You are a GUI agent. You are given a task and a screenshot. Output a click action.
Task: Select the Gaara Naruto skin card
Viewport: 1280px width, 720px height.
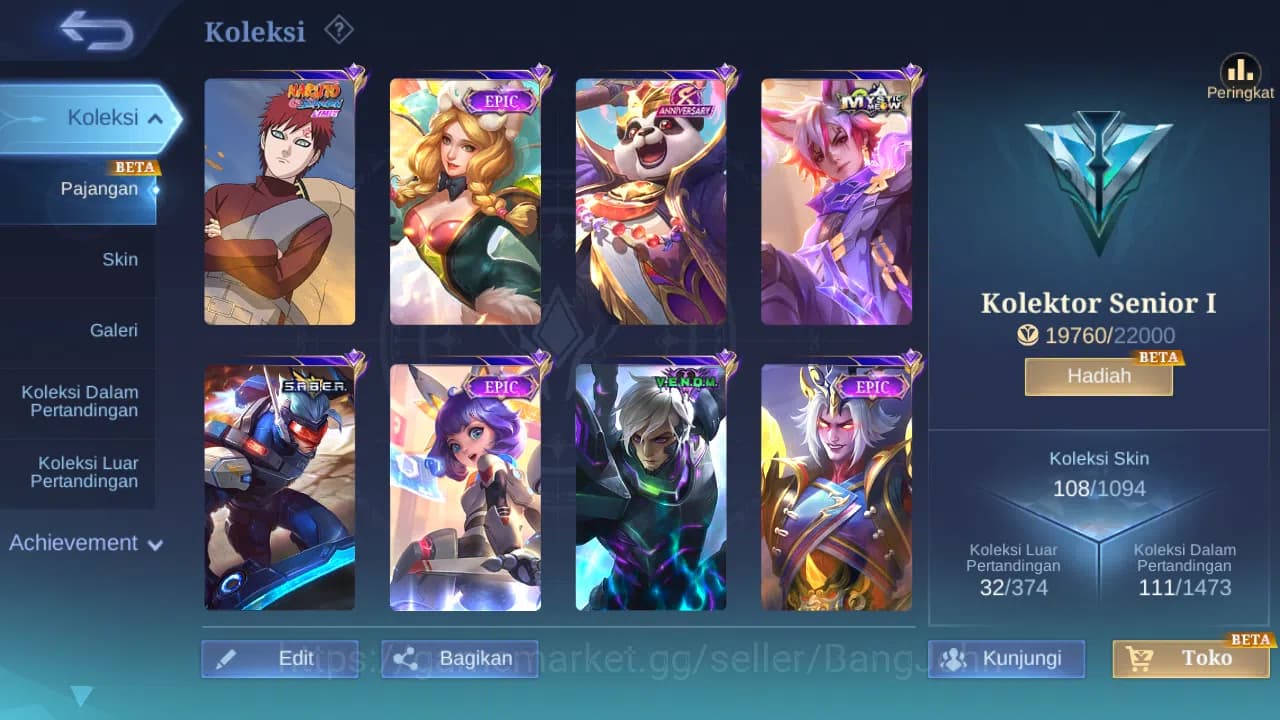pyautogui.click(x=280, y=200)
